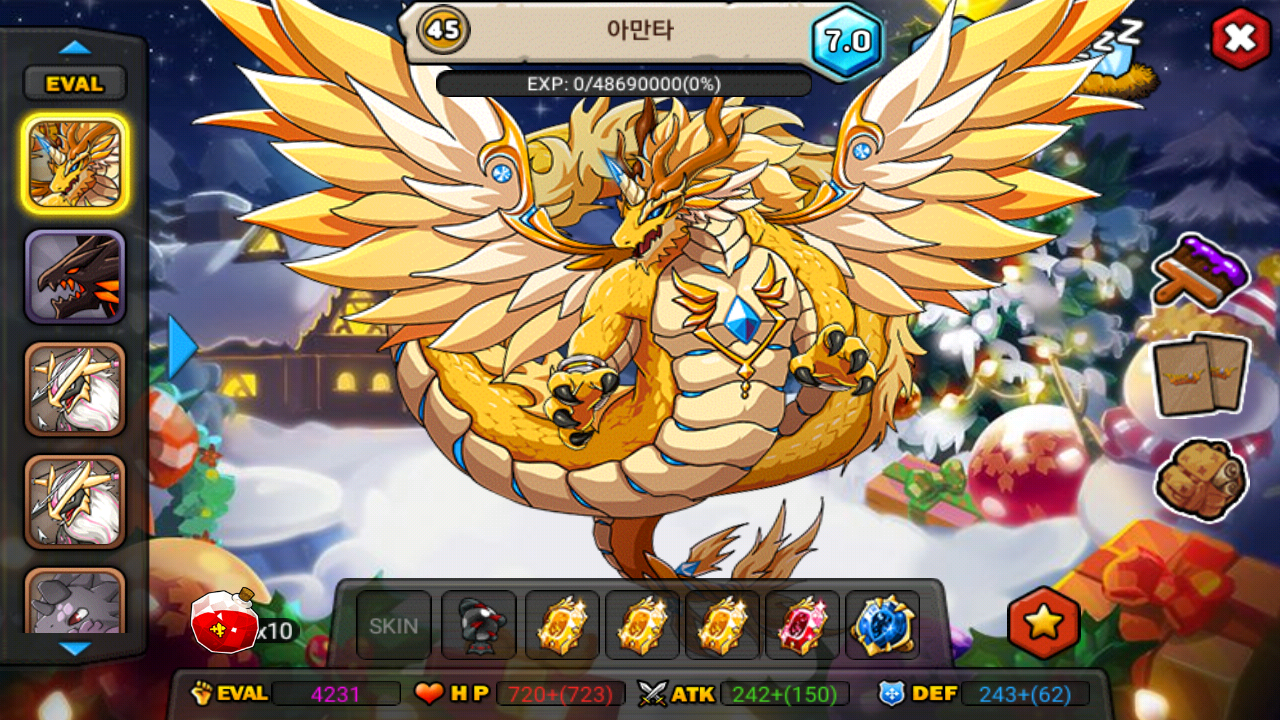Select the grey dragon portrait at list bottom

[75, 602]
